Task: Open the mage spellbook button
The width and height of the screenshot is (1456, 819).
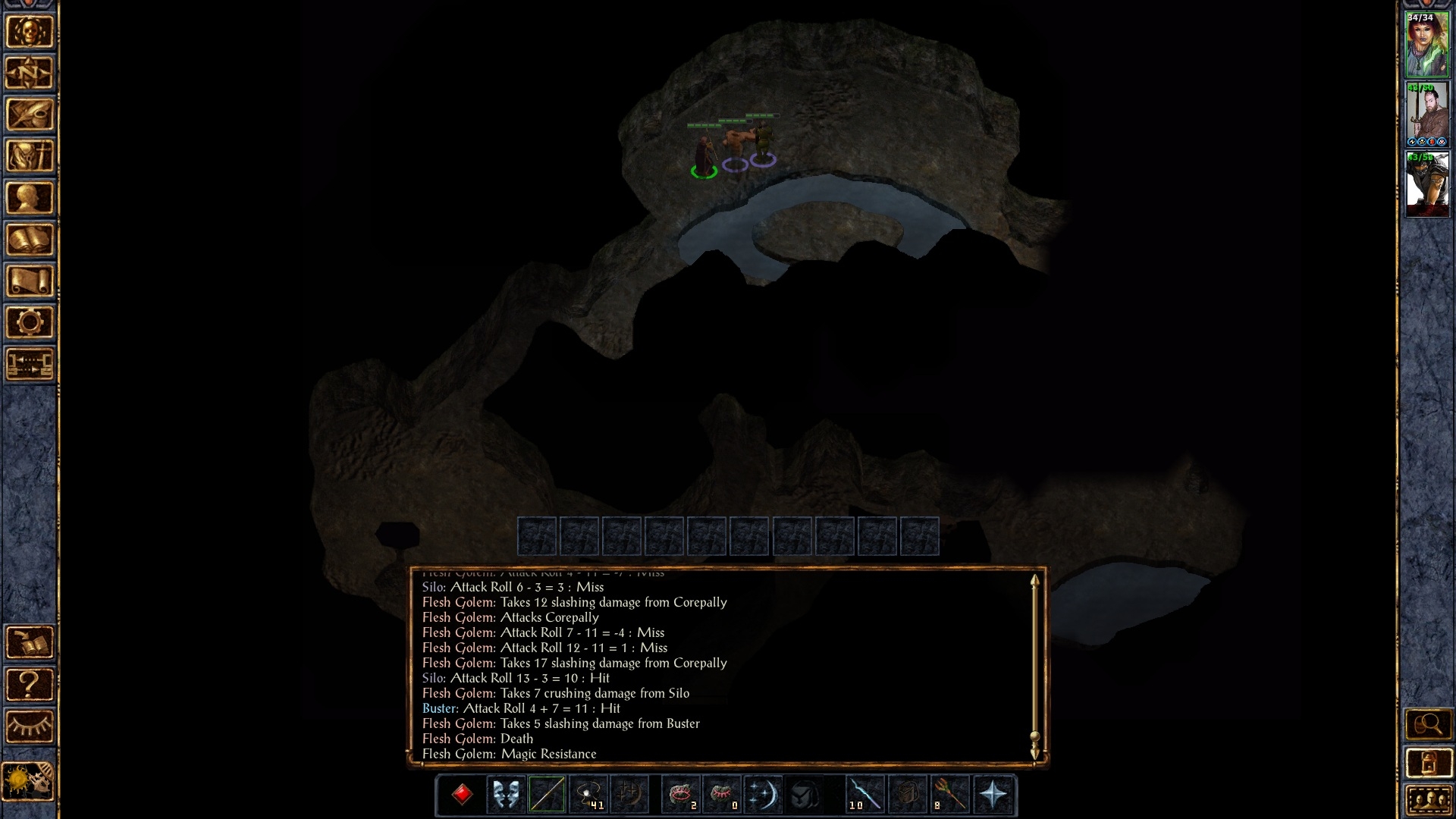Action: [x=30, y=240]
